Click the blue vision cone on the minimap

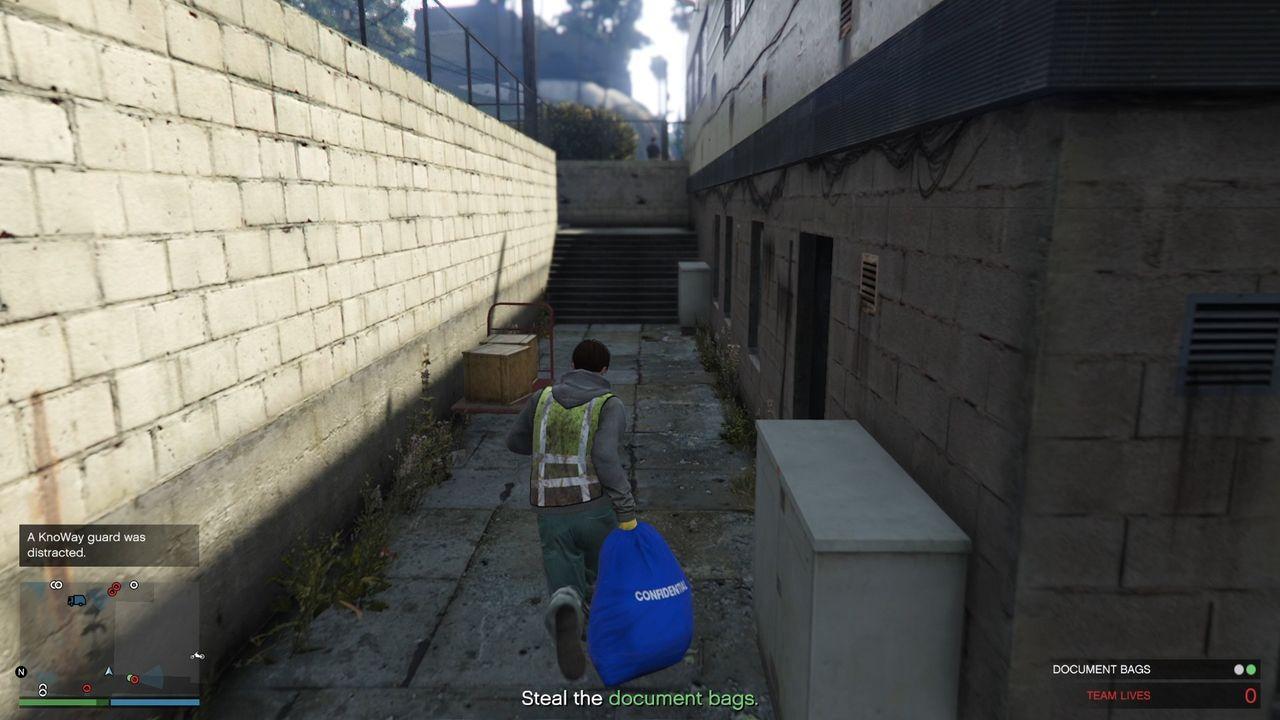[153, 676]
